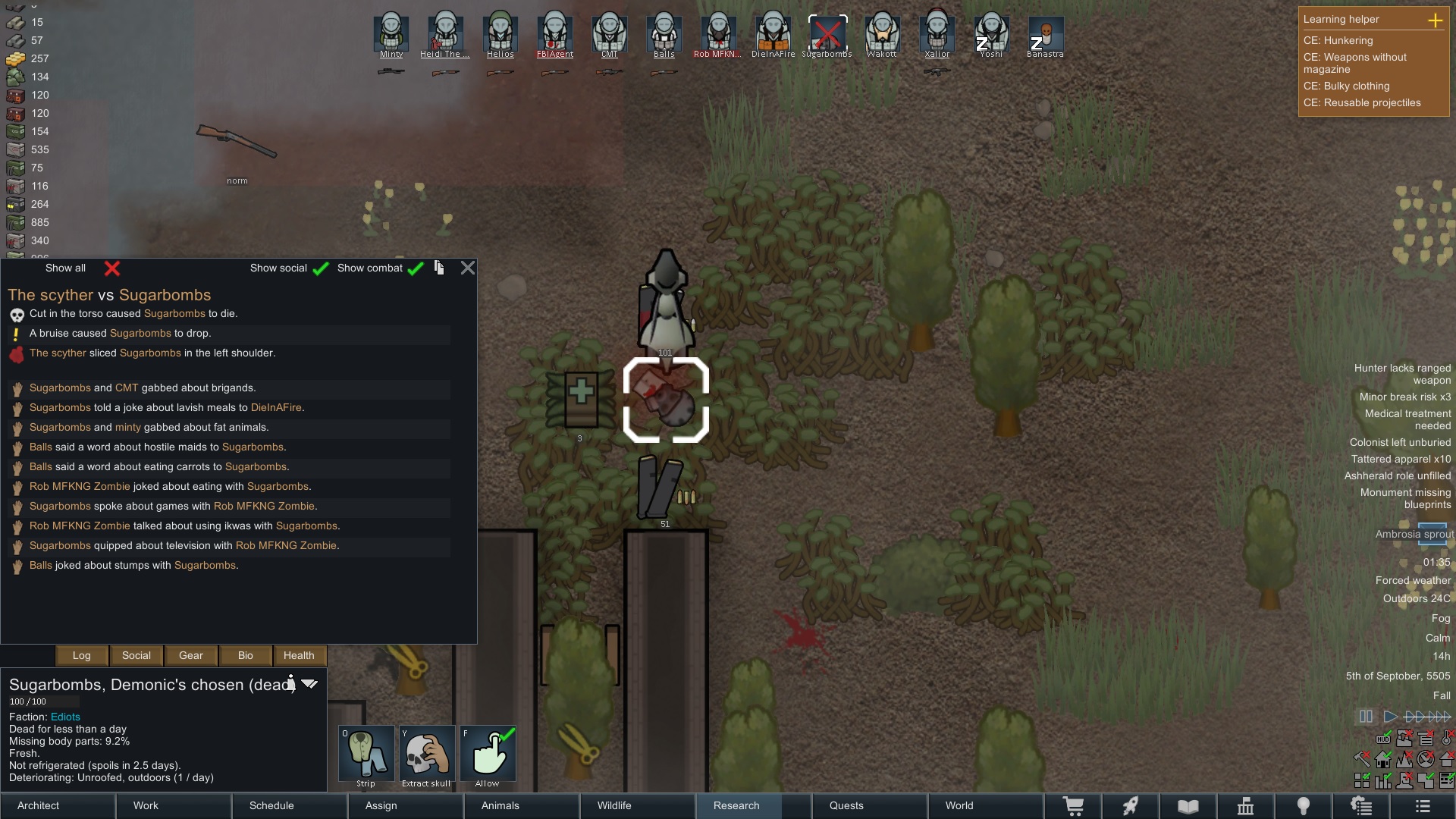Viewport: 1456px width, 819px height.
Task: Toggle the HUD overlay icon
Action: coord(1383,738)
